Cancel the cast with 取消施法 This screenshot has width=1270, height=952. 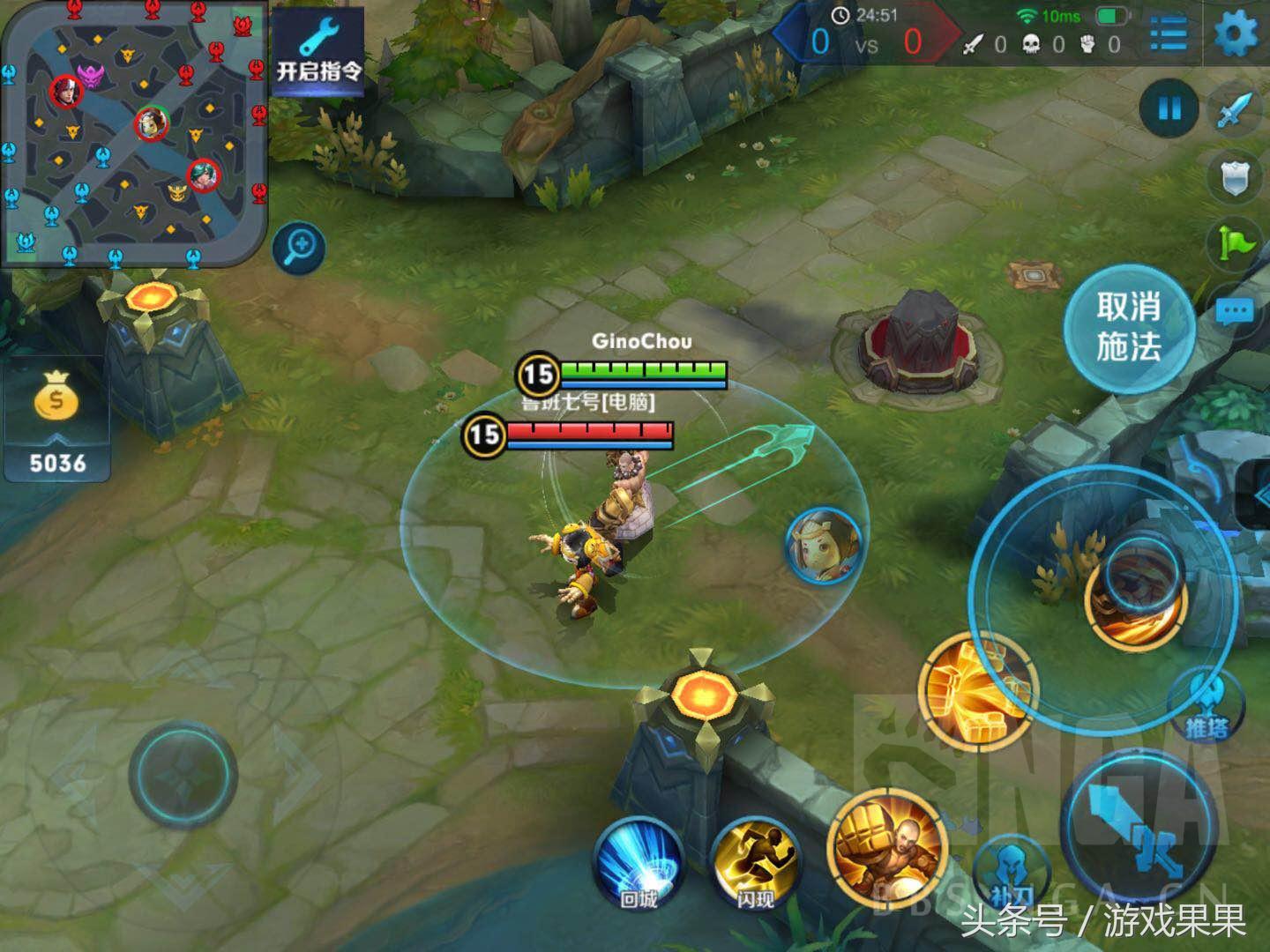pyautogui.click(x=1129, y=328)
